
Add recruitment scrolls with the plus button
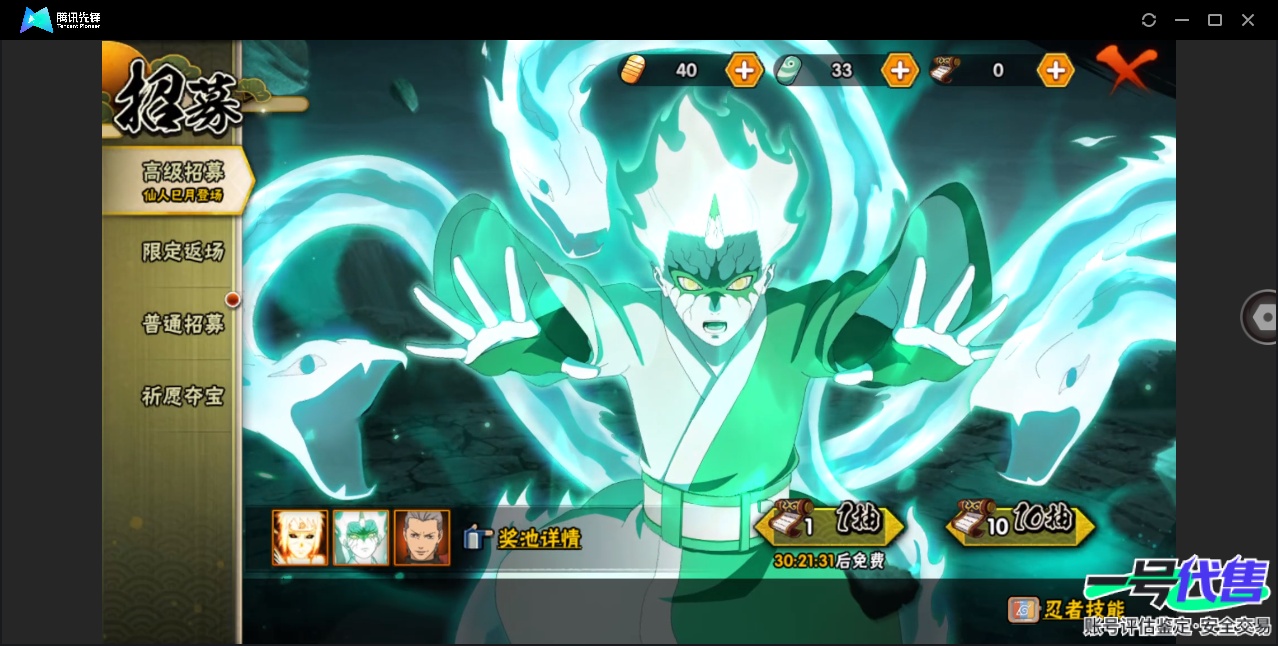coord(1055,70)
